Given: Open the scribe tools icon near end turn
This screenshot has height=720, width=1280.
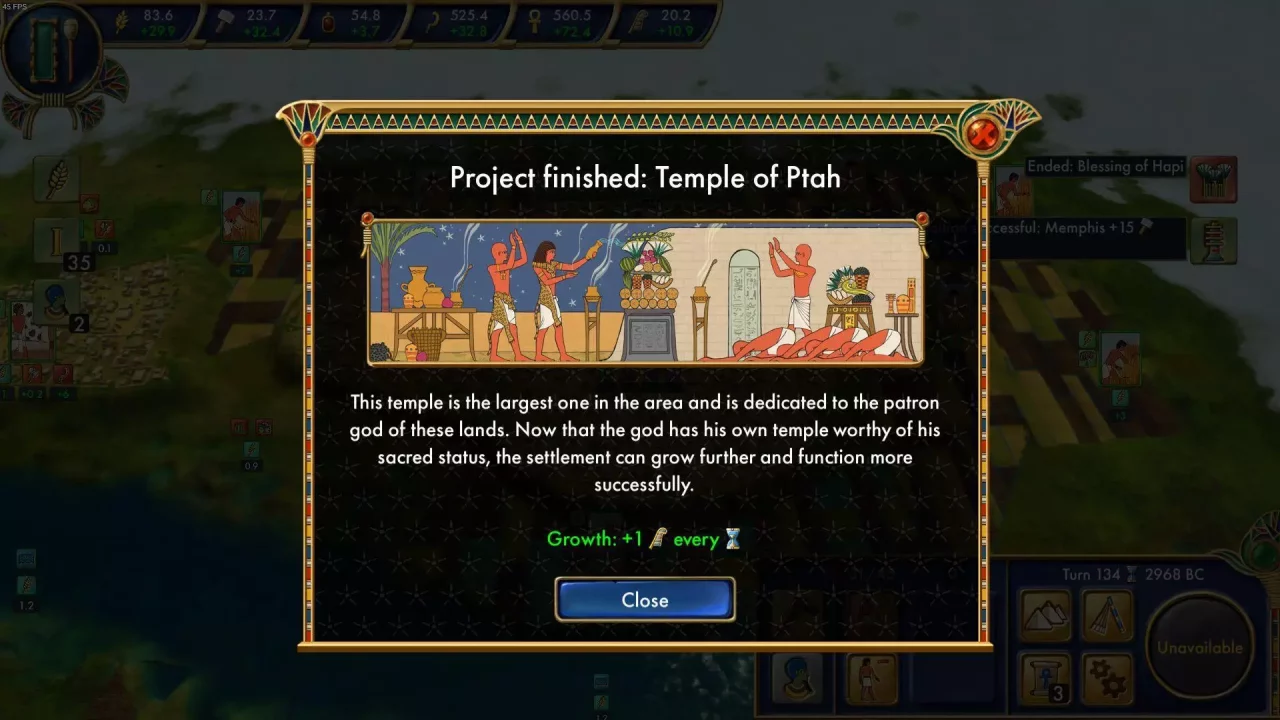Looking at the screenshot, I should (1108, 615).
